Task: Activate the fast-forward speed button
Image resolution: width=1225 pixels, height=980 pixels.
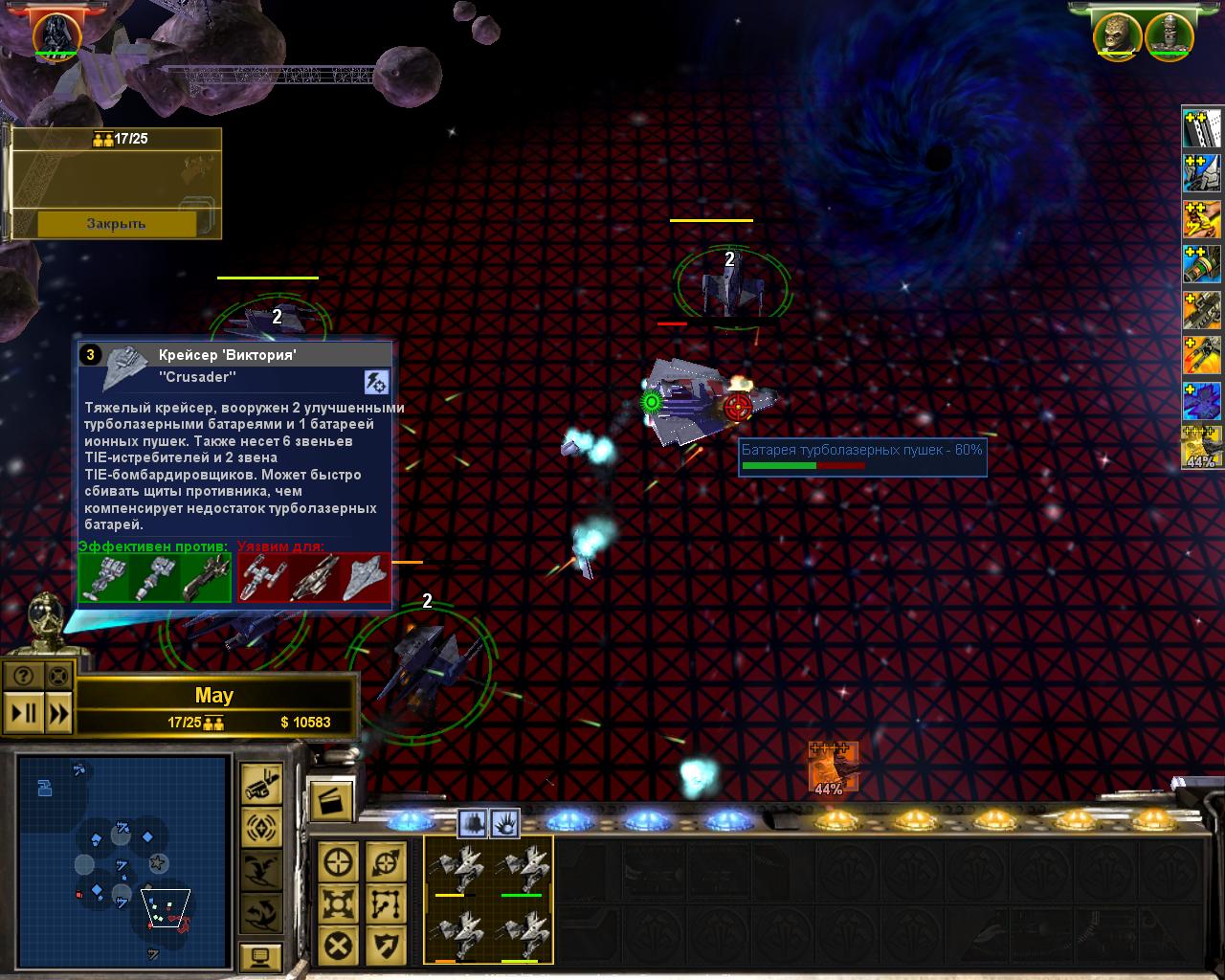Action: coord(58,713)
